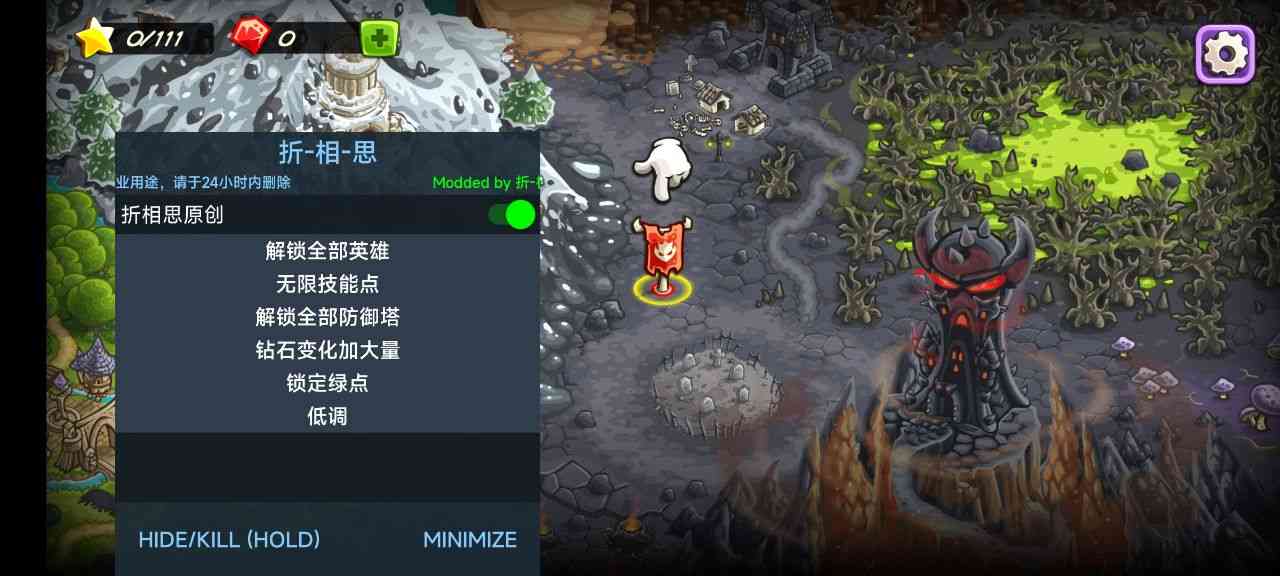Image resolution: width=1280 pixels, height=576 pixels.
Task: Minimize the mod menu overlay
Action: (x=470, y=540)
